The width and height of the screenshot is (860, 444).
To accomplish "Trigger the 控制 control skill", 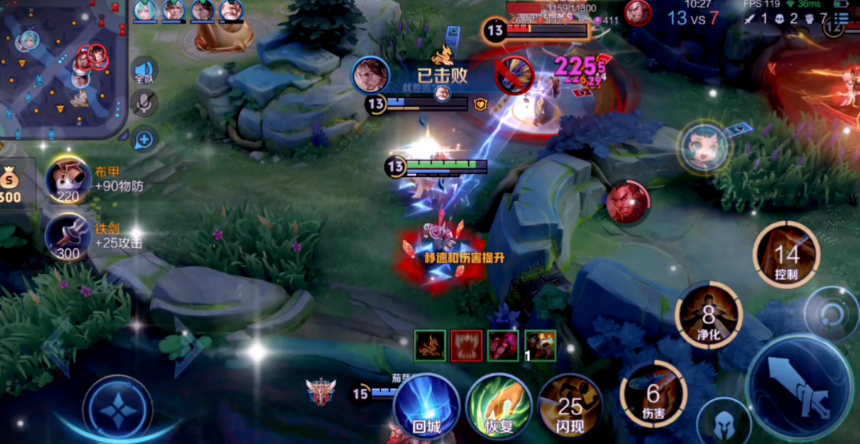I will (786, 255).
